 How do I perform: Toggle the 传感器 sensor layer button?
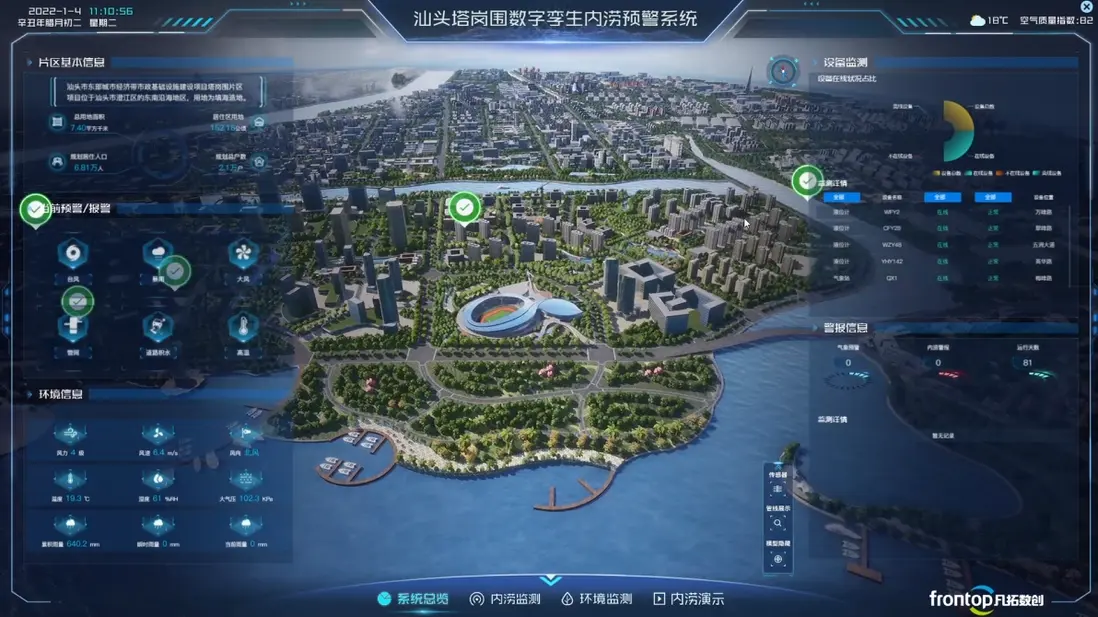pos(778,489)
